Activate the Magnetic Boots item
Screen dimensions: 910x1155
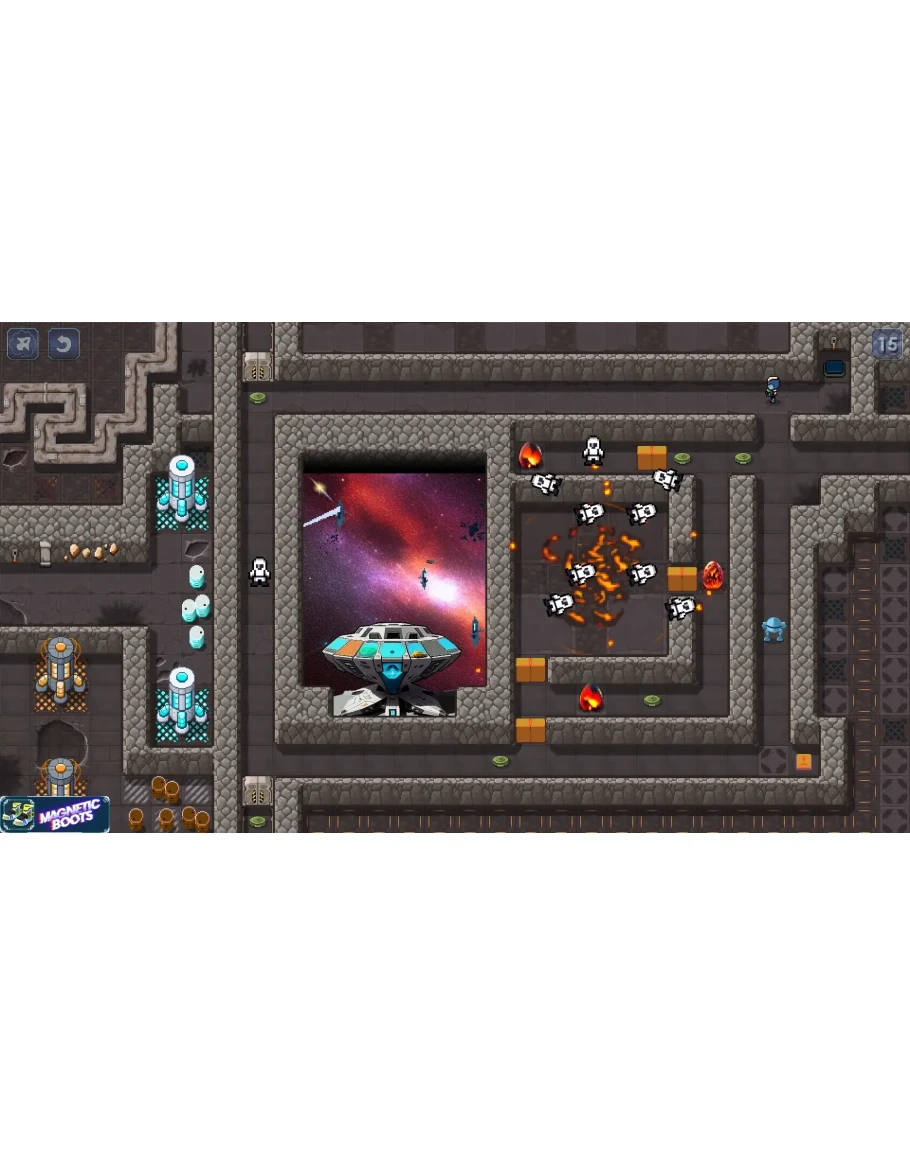(x=55, y=814)
